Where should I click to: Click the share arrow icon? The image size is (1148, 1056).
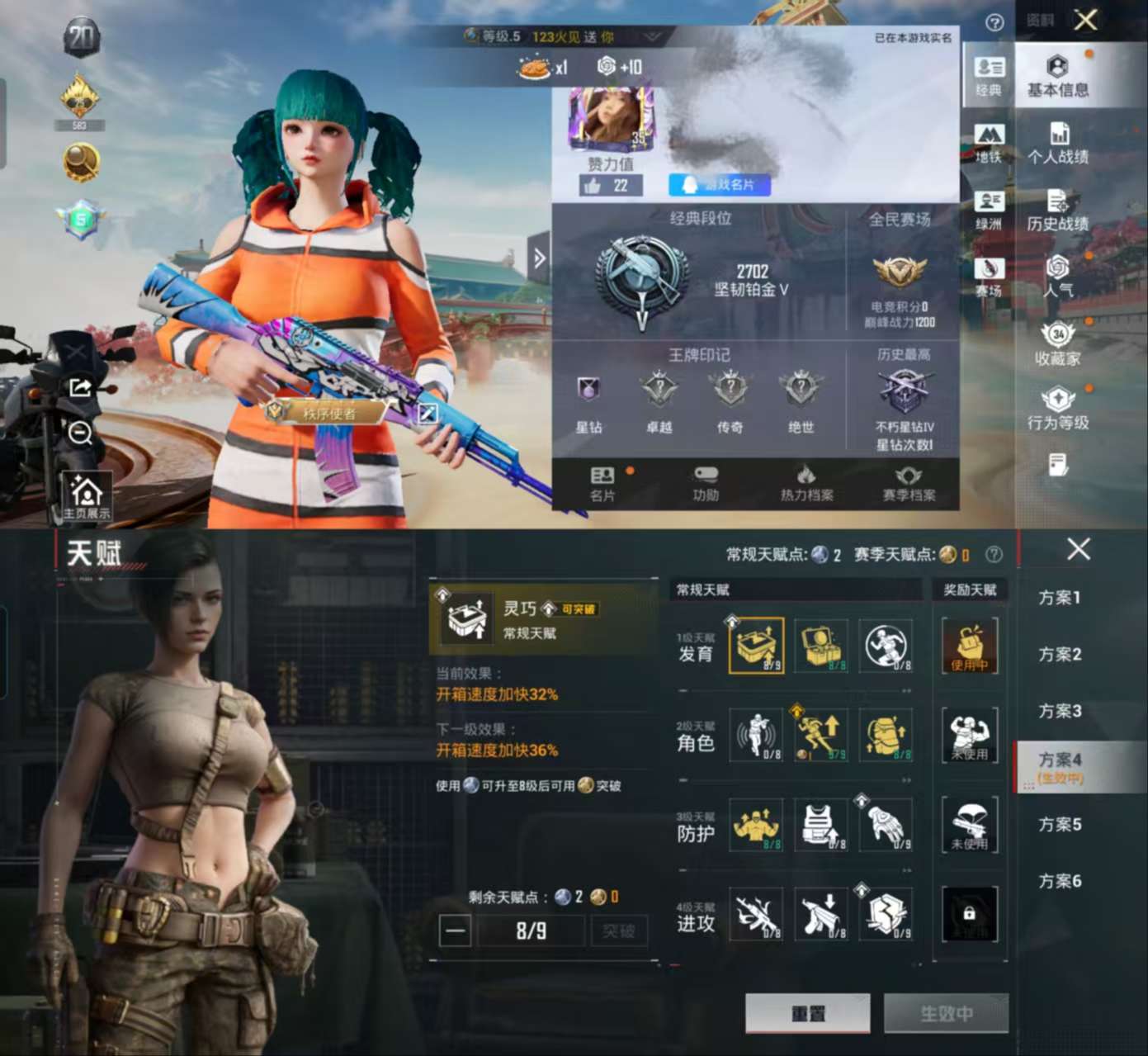coord(81,386)
